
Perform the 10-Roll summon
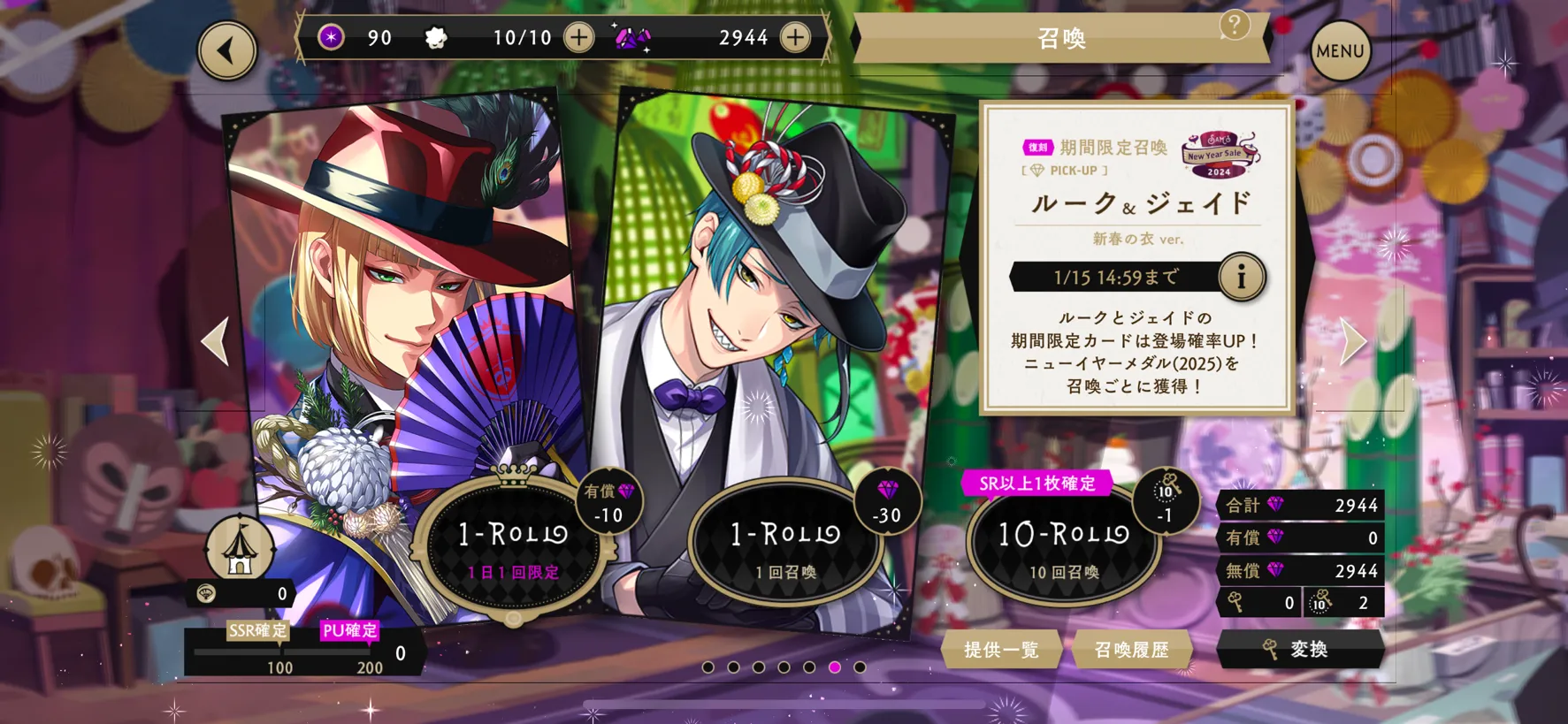[x=1063, y=544]
